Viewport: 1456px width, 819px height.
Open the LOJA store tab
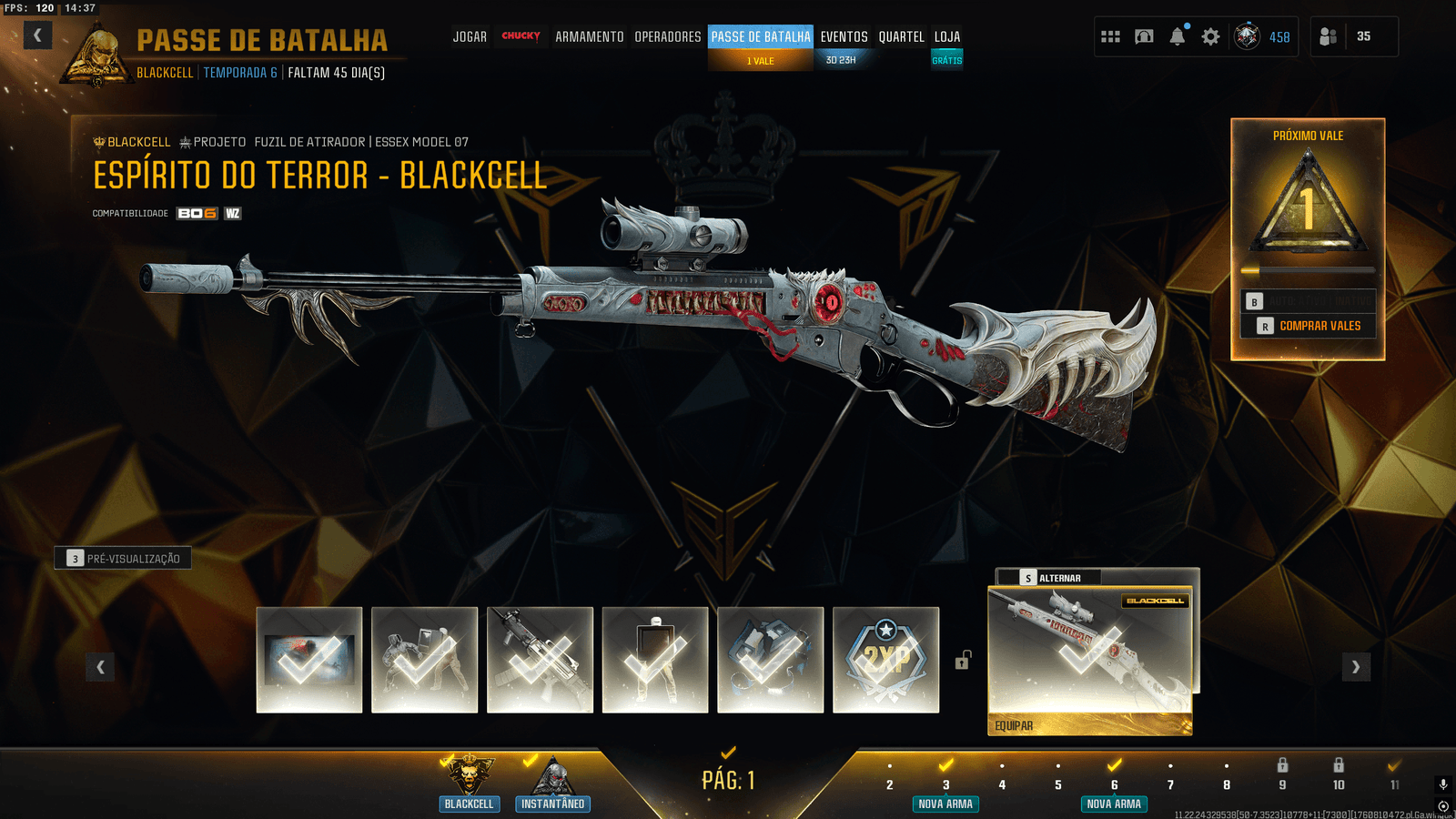click(x=946, y=37)
